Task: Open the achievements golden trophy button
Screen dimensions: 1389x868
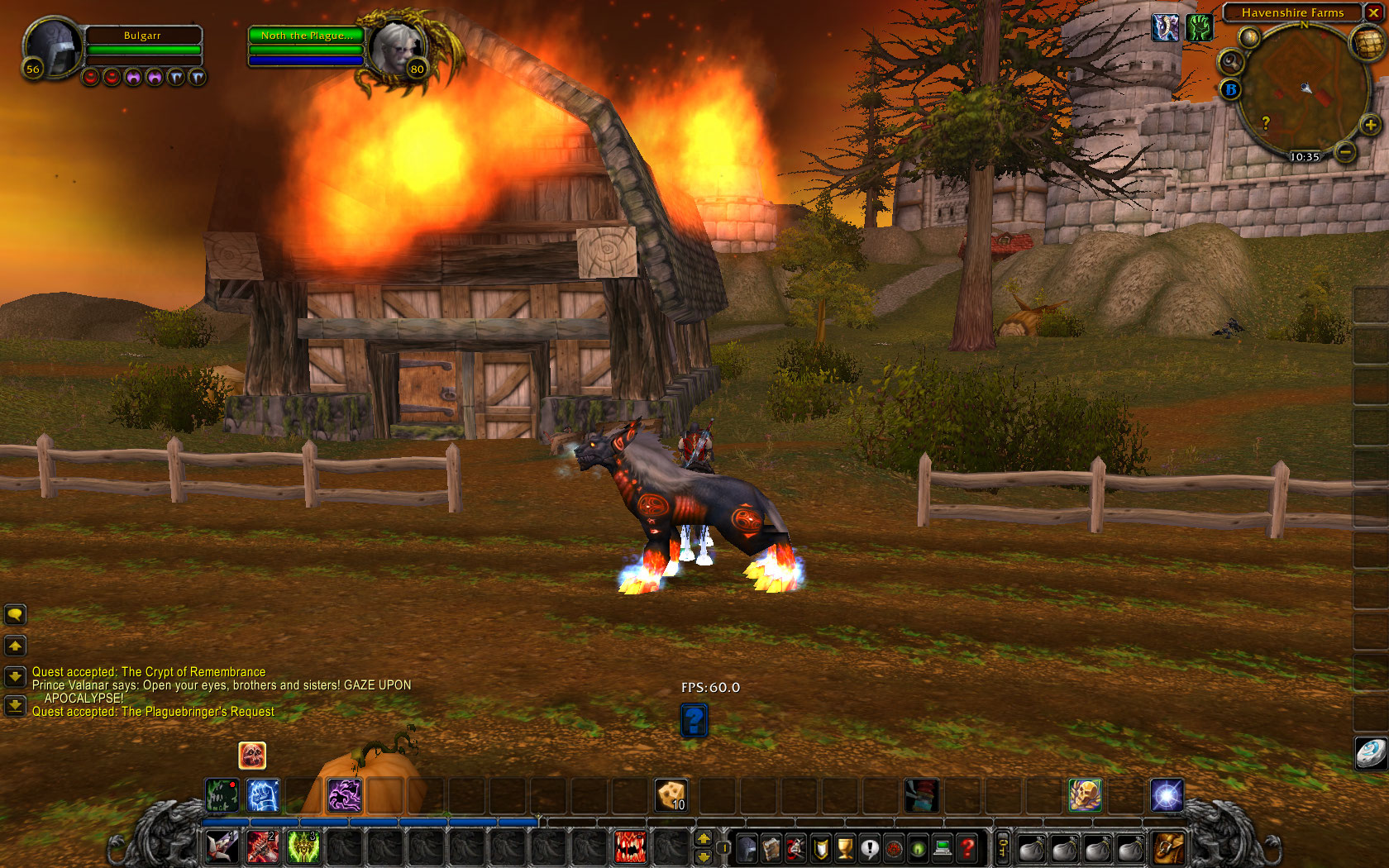Action: (844, 848)
